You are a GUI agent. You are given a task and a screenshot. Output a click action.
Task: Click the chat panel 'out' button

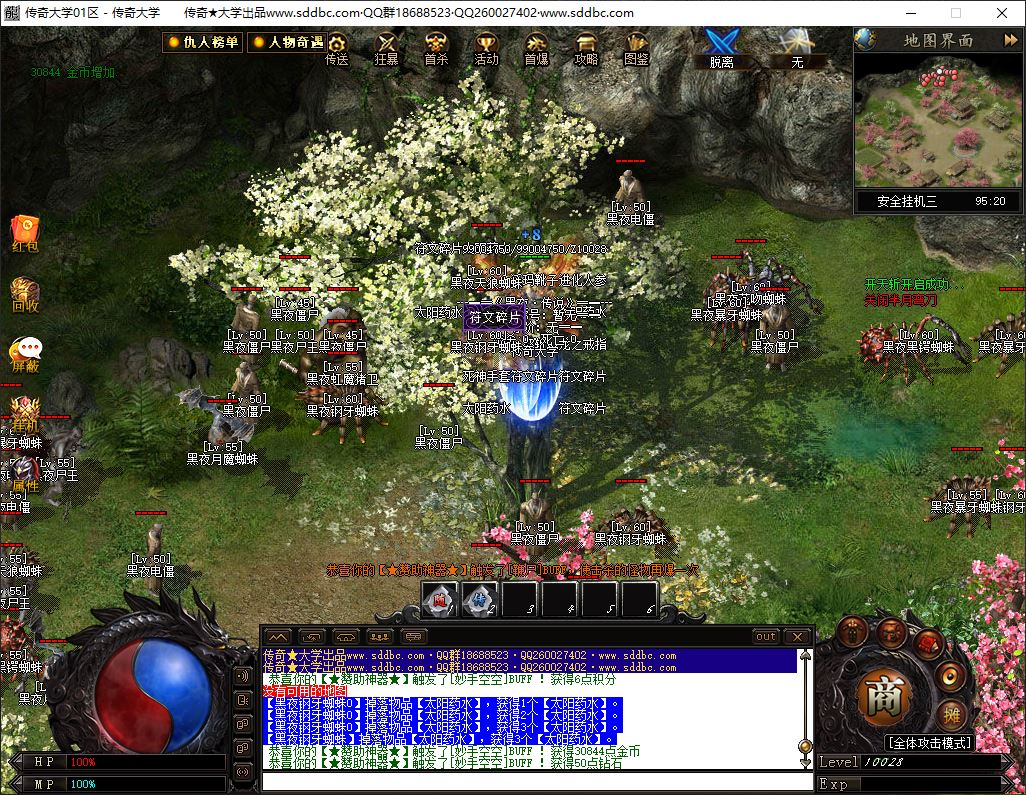coord(765,636)
